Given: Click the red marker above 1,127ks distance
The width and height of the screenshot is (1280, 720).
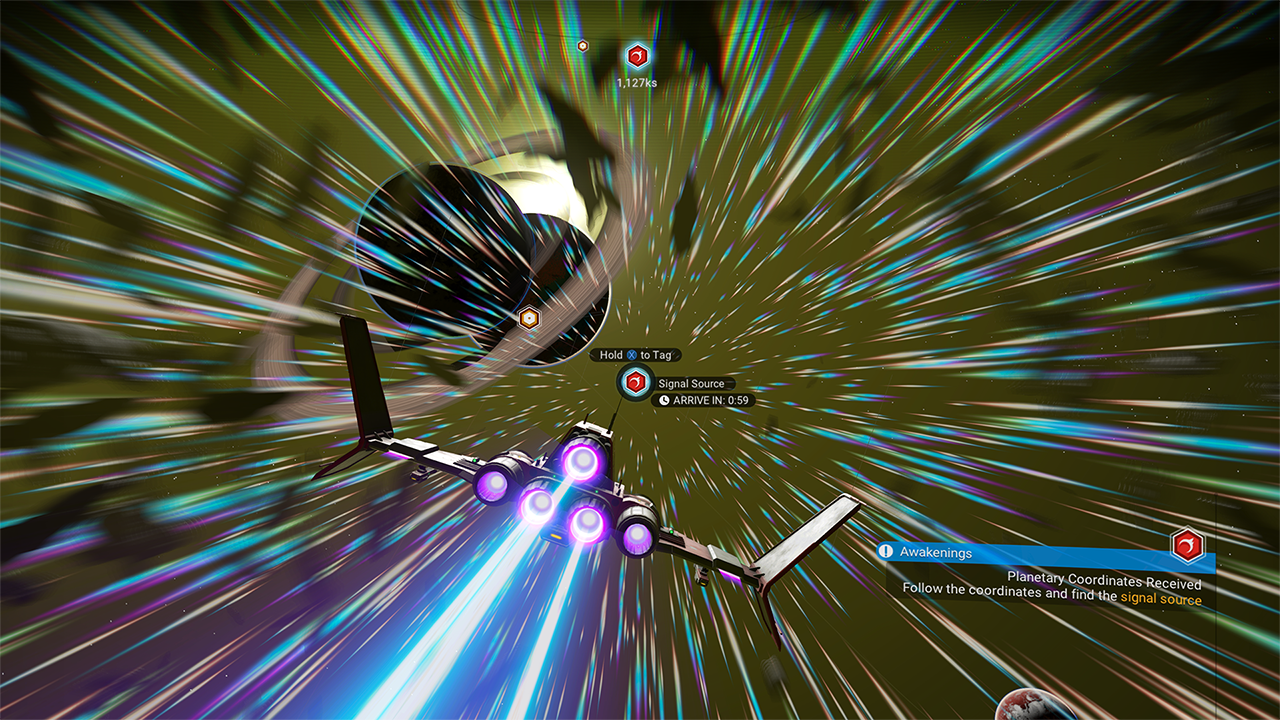Looking at the screenshot, I should (637, 56).
